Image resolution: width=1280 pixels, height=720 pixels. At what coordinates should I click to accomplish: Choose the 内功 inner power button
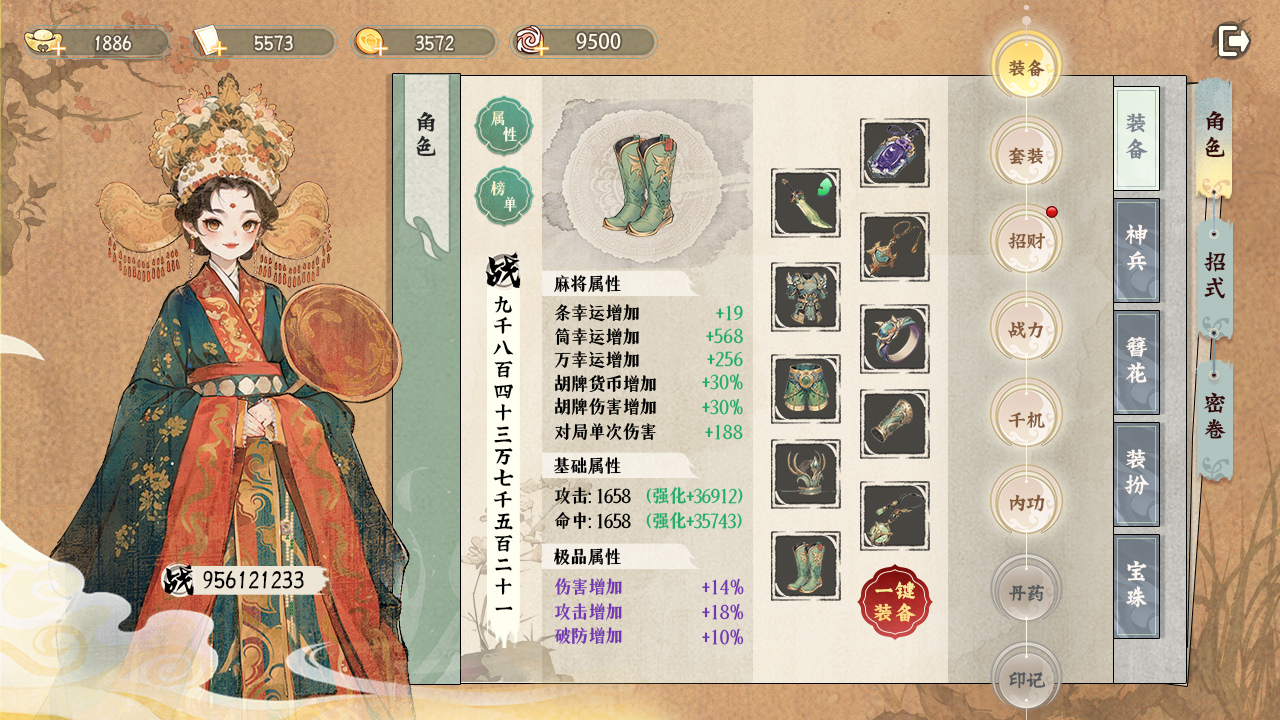click(x=1026, y=504)
